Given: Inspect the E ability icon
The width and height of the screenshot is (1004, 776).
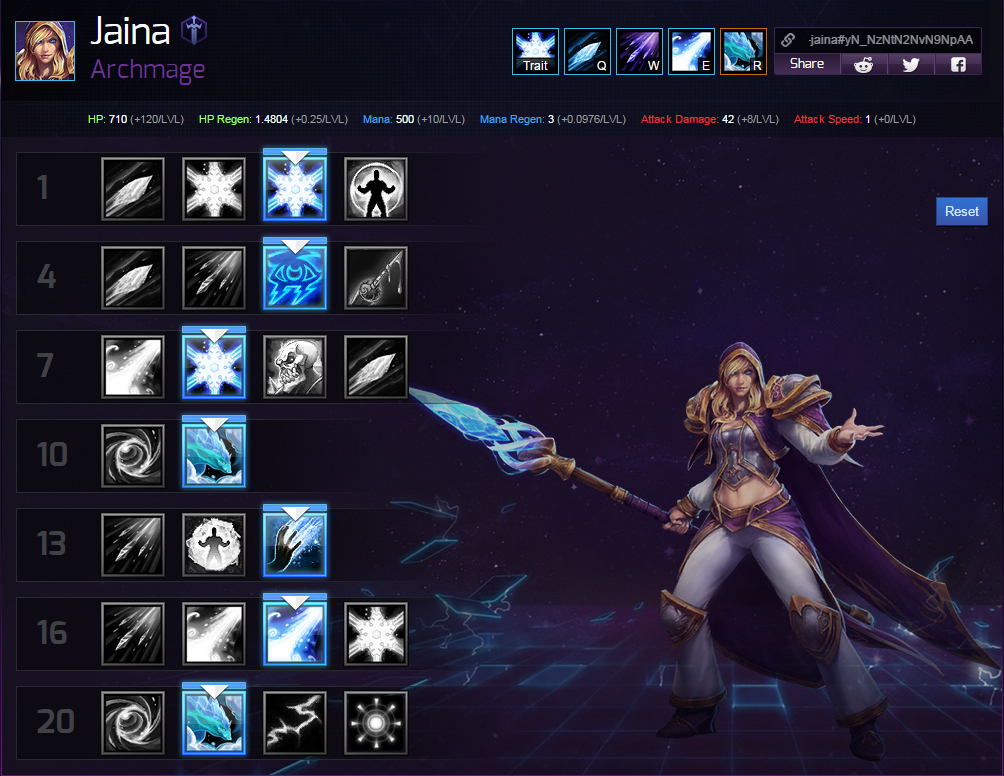Looking at the screenshot, I should coord(691,51).
